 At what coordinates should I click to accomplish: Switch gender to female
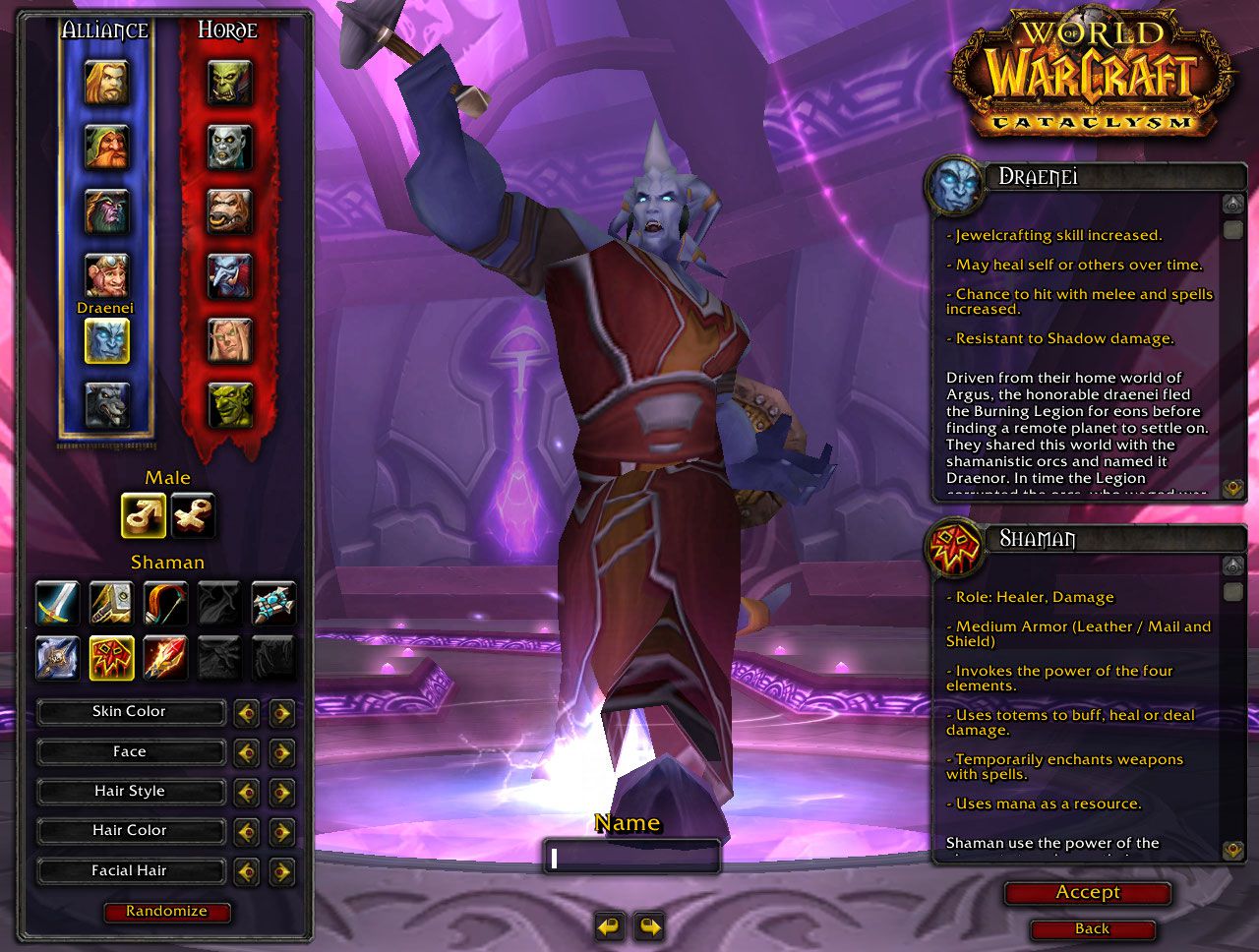(193, 515)
